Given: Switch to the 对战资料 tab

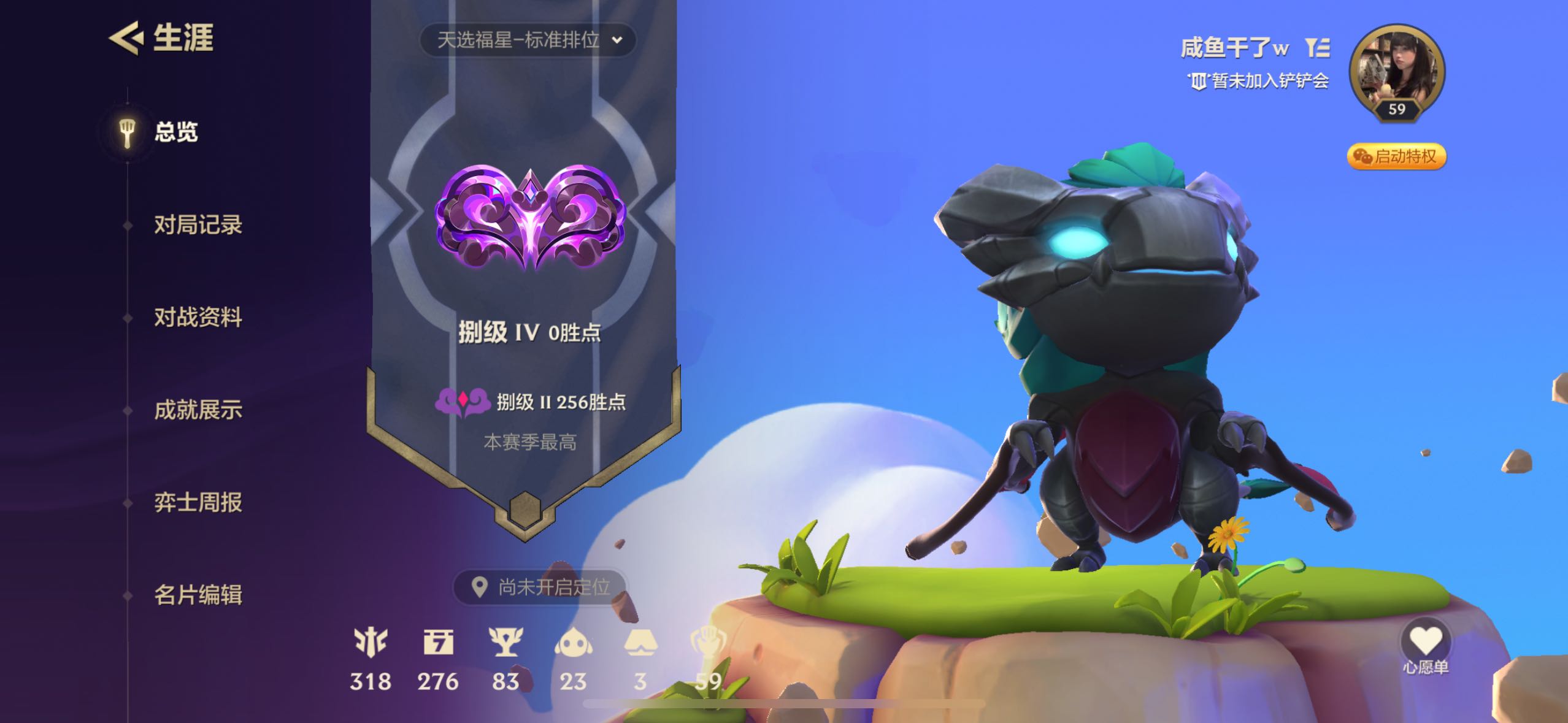Looking at the screenshot, I should tap(198, 318).
